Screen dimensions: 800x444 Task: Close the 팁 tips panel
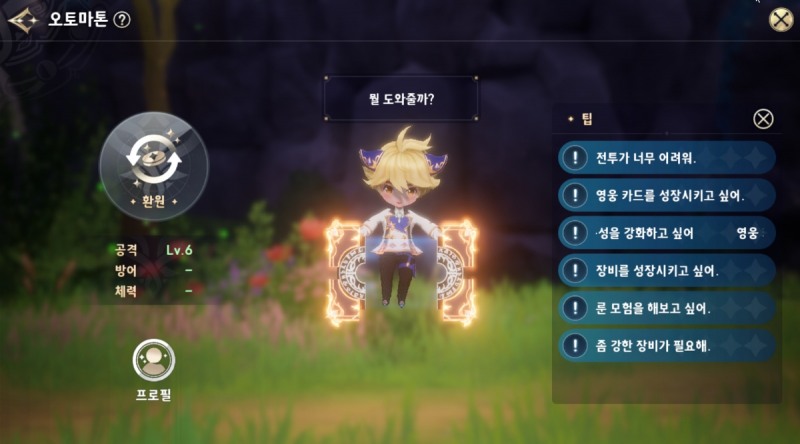pos(763,119)
